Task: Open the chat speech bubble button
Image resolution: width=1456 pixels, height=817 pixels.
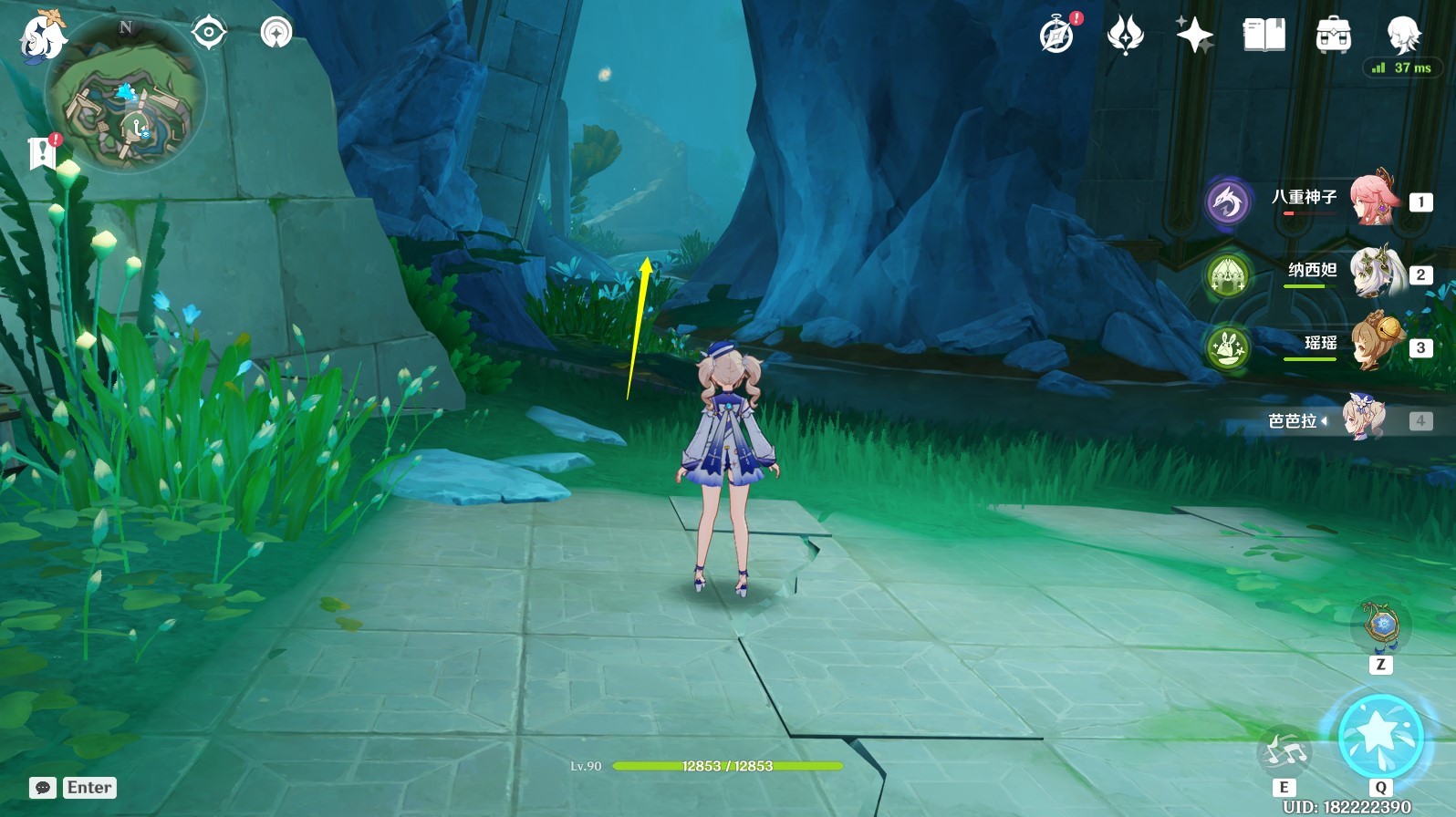Action: [43, 788]
